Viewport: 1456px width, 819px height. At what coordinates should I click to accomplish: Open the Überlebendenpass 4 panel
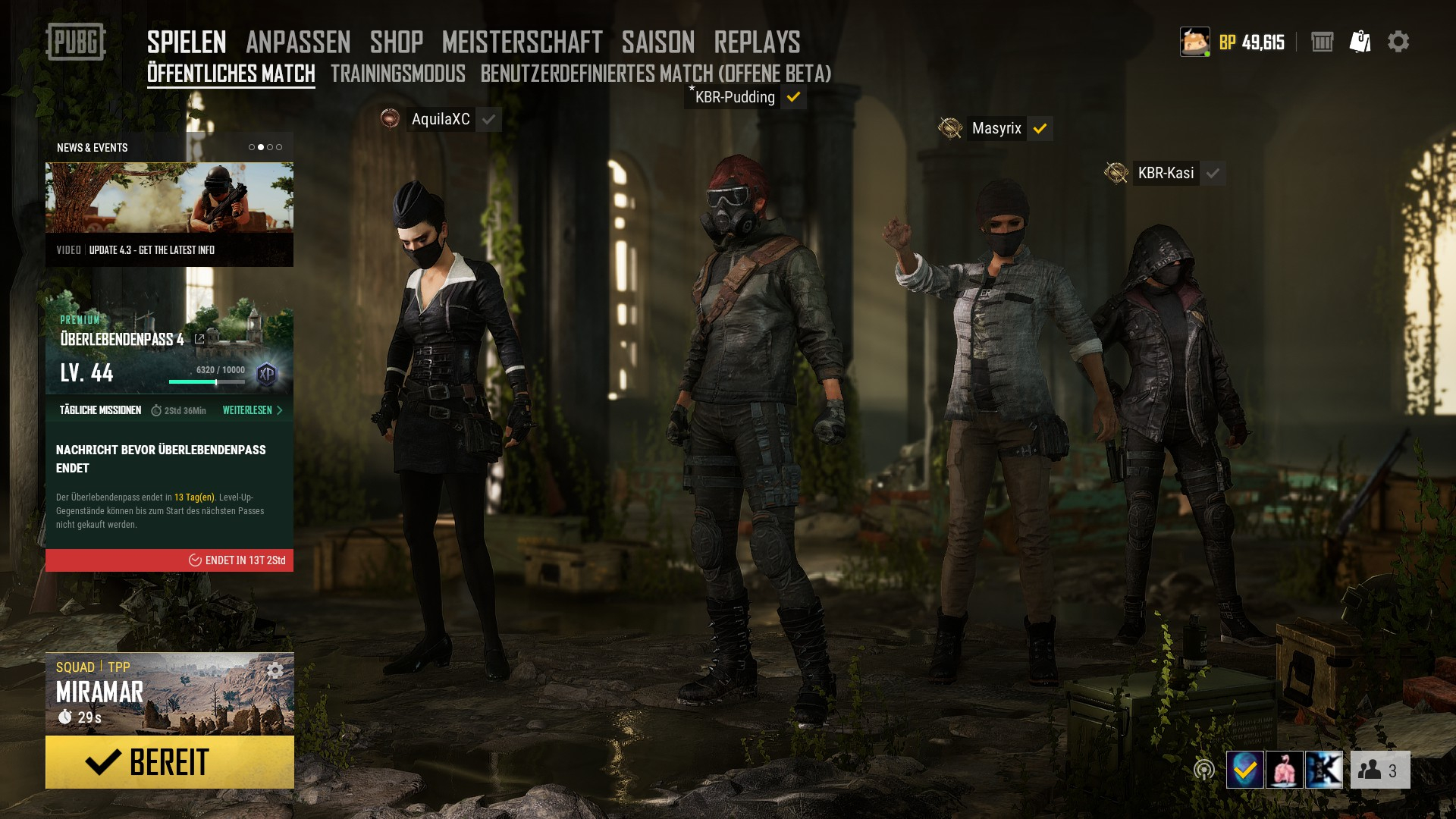coord(121,340)
